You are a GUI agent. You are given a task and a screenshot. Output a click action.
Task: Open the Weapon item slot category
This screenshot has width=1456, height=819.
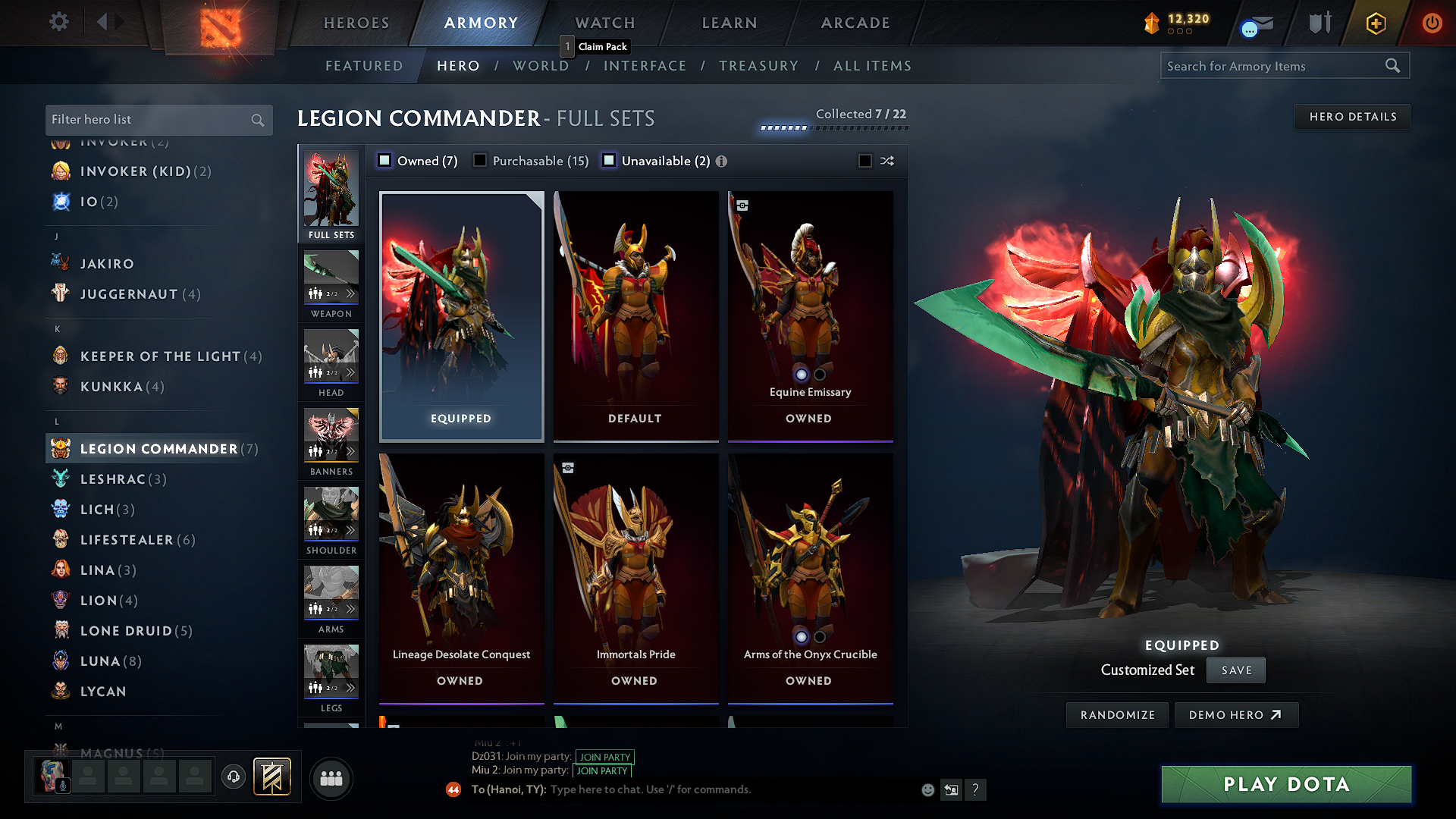pos(331,284)
